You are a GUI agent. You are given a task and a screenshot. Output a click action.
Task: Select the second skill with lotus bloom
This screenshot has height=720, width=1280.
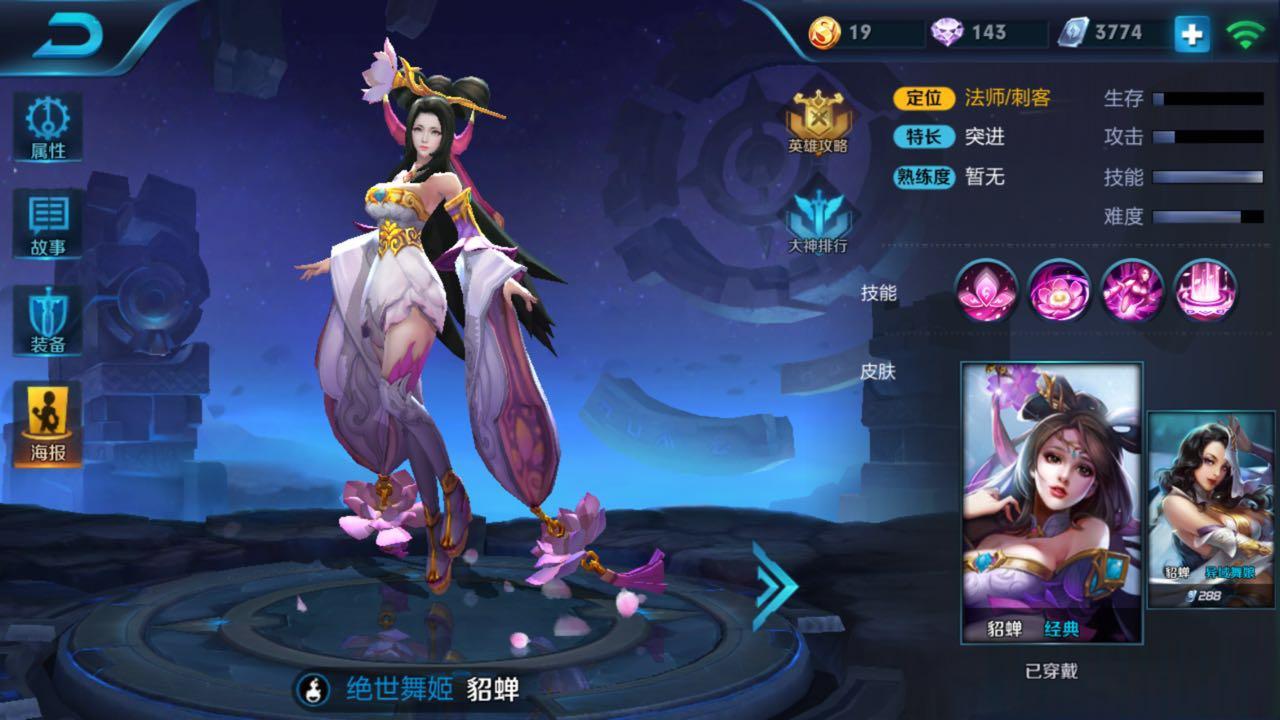tap(1059, 291)
